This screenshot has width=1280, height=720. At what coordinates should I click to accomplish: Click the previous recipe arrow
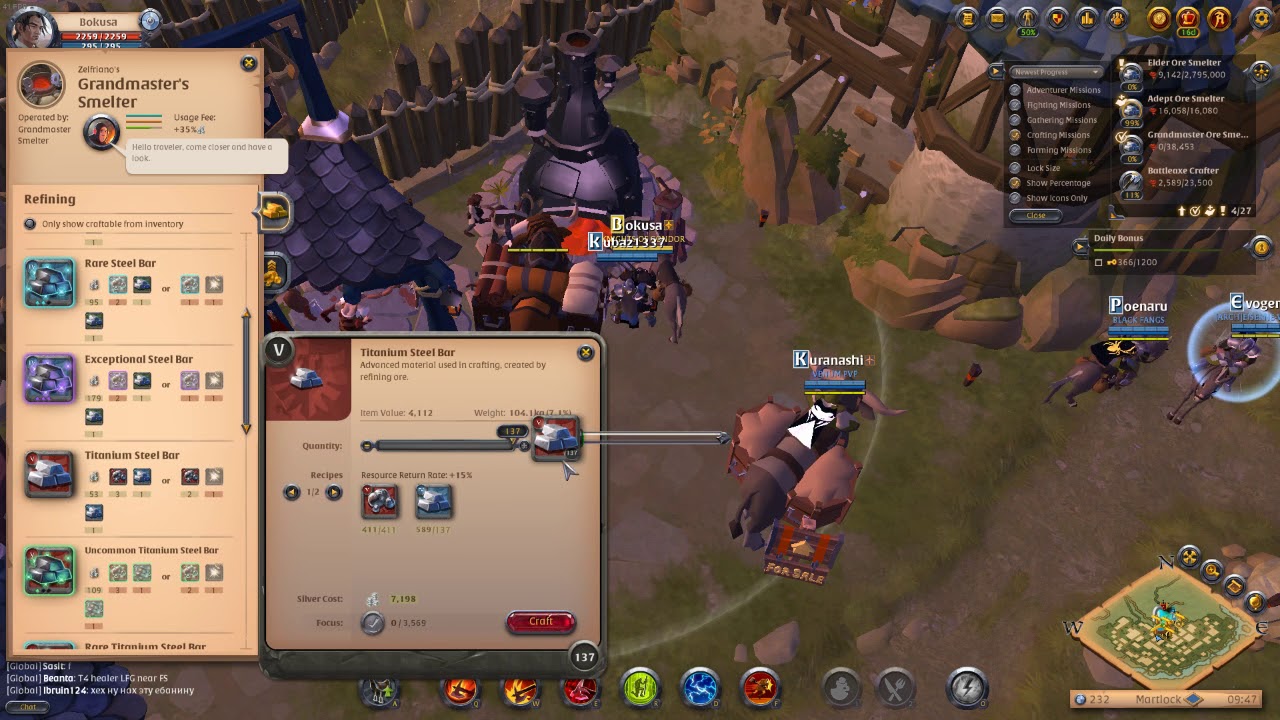tap(291, 493)
